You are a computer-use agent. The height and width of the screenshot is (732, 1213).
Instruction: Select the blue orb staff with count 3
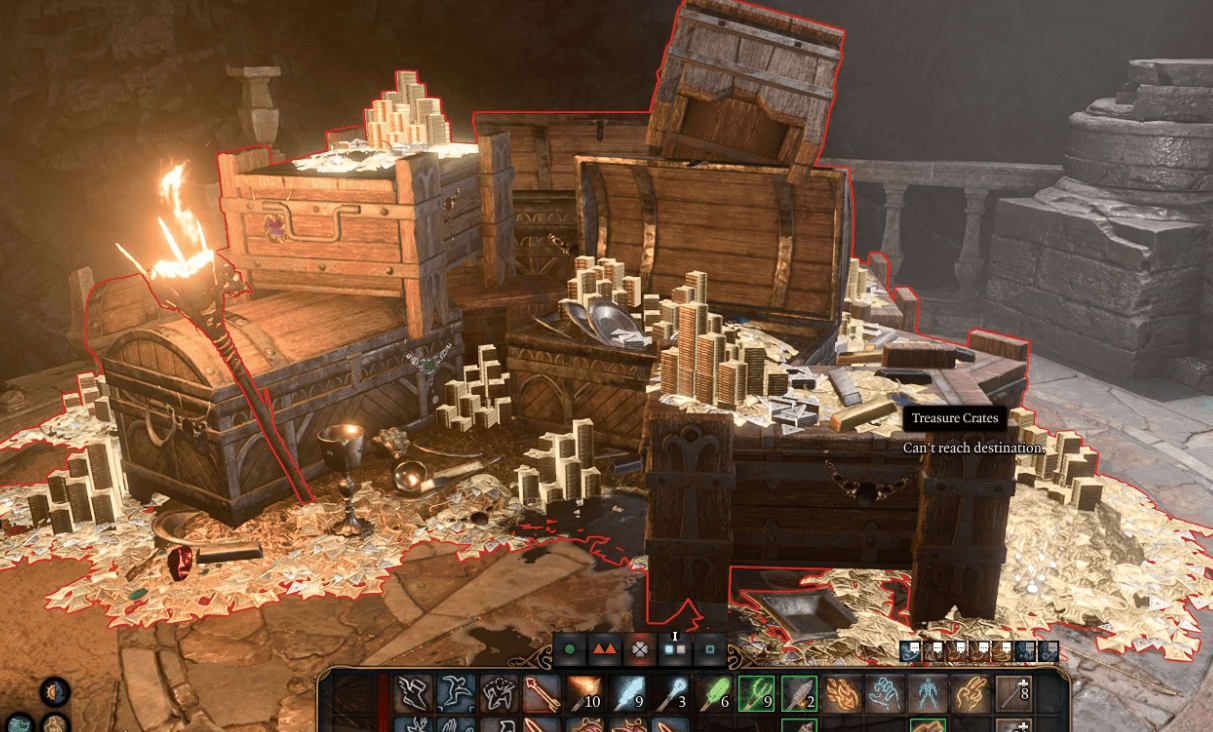click(x=670, y=693)
